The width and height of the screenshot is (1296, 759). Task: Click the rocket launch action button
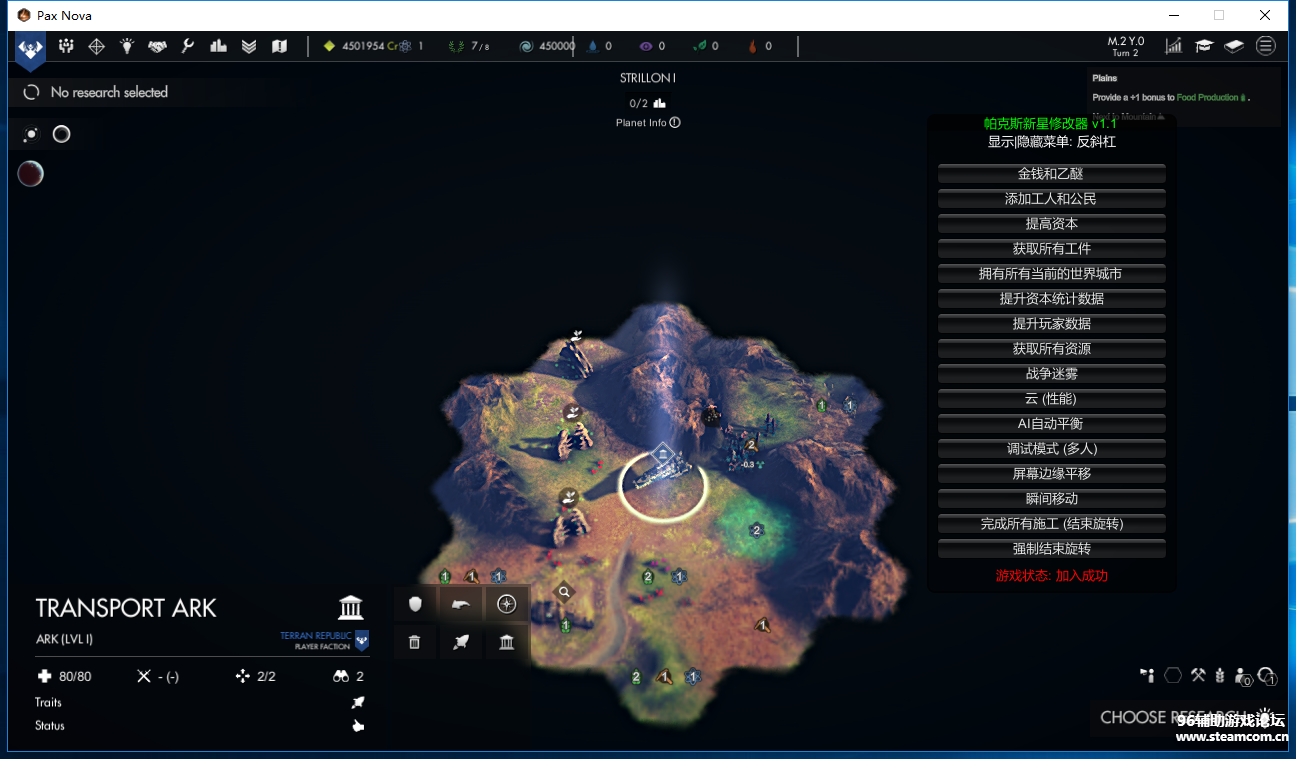[461, 642]
